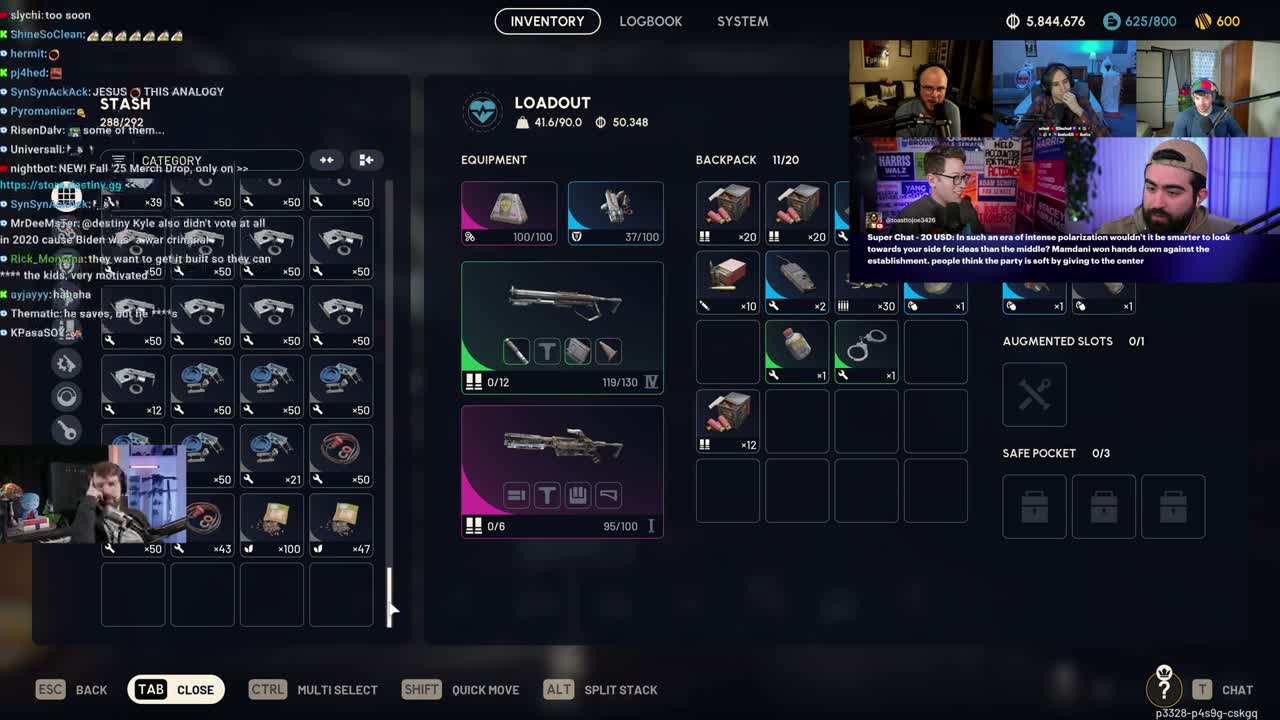Click the empty augmented slot with tools icon
The height and width of the screenshot is (720, 1280).
point(1034,394)
